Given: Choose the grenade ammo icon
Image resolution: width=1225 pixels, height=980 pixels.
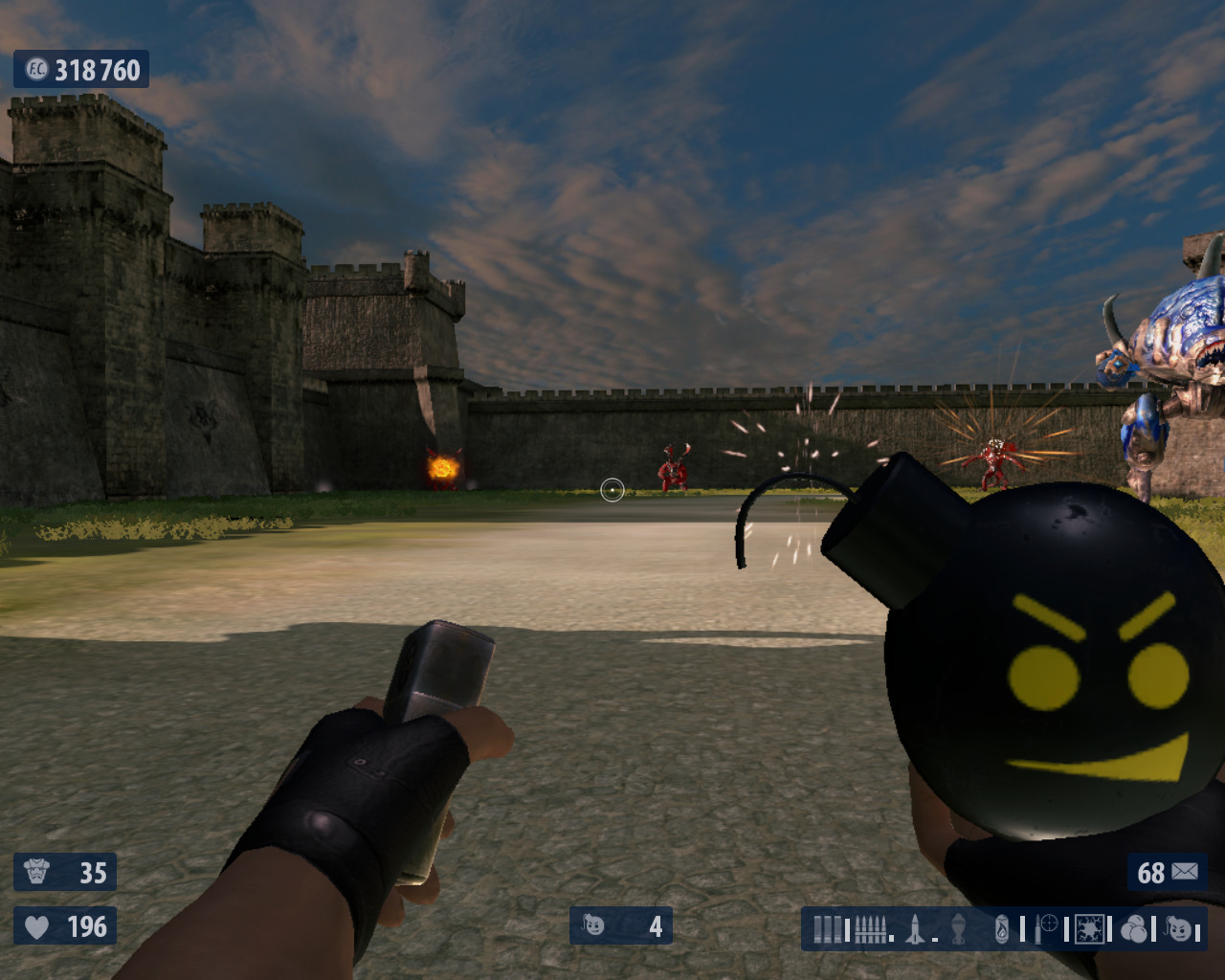Looking at the screenshot, I should 958,929.
